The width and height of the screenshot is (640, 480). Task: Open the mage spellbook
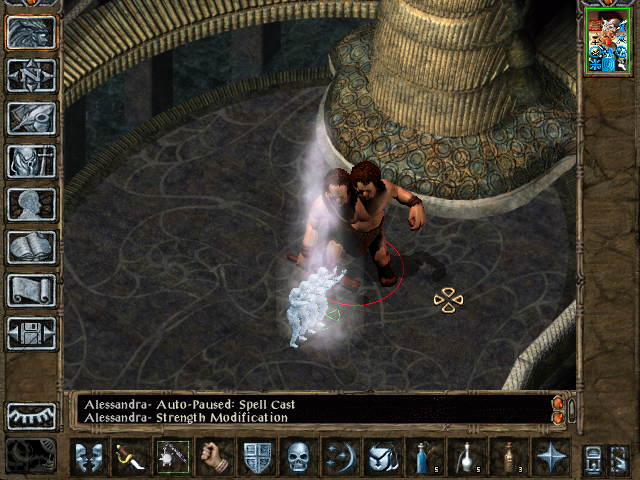coord(31,247)
